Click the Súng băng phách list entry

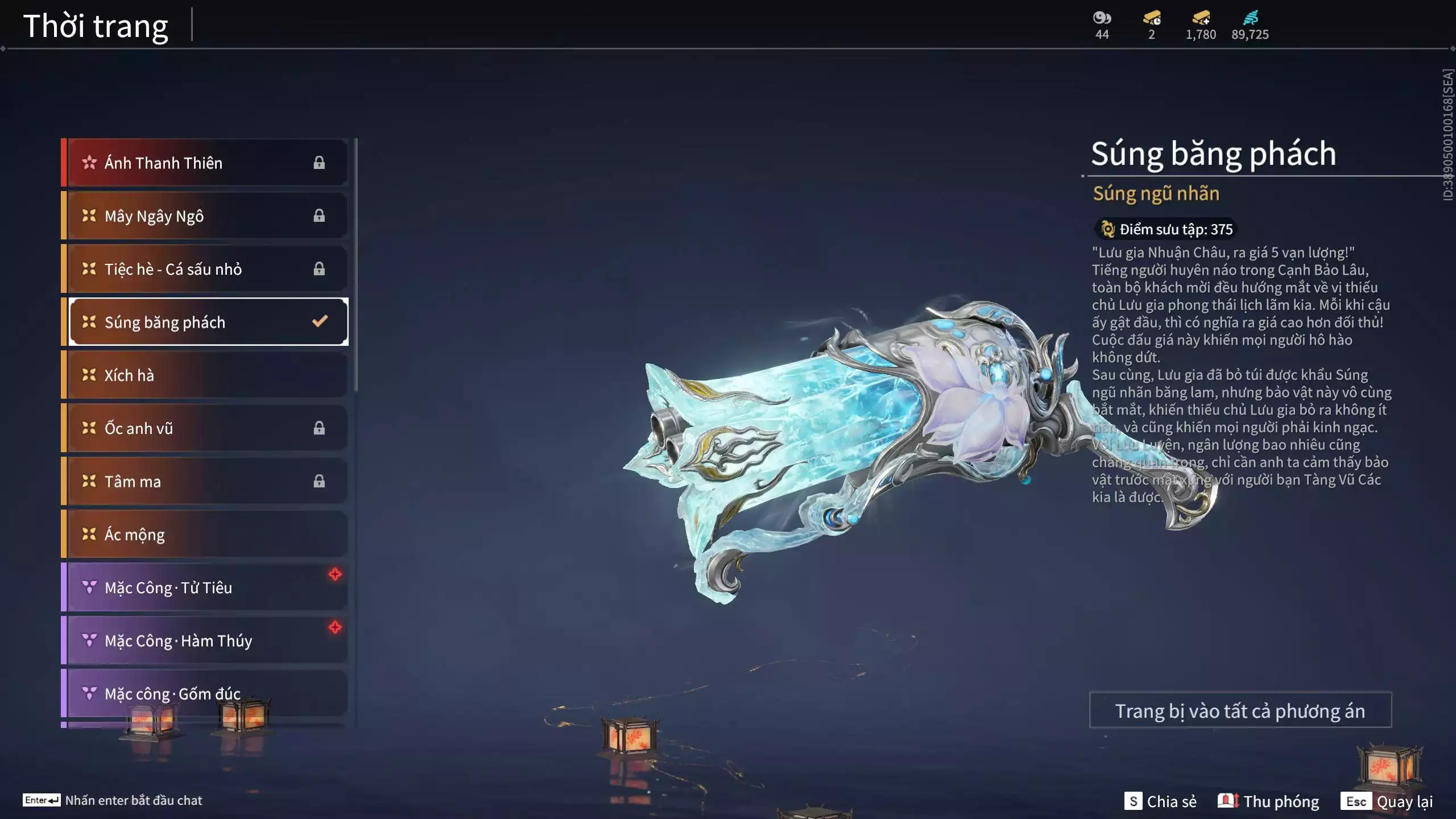click(x=205, y=322)
